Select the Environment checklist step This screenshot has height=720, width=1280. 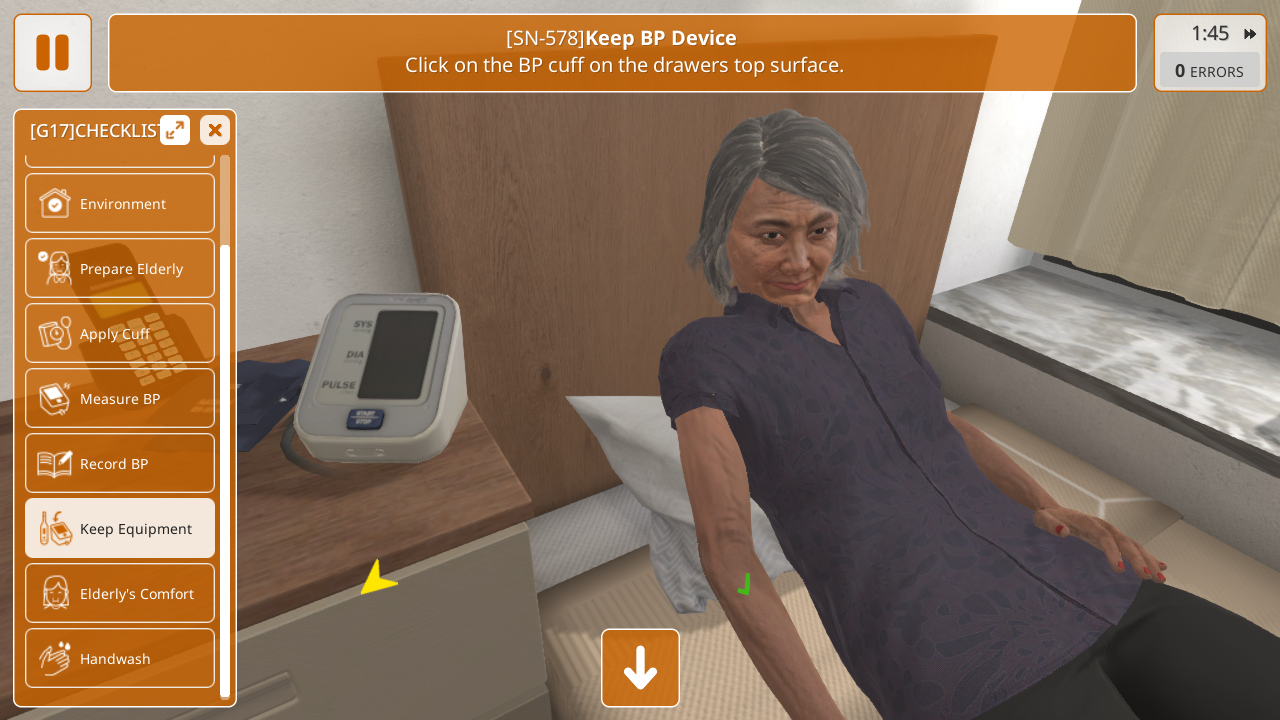coord(120,204)
